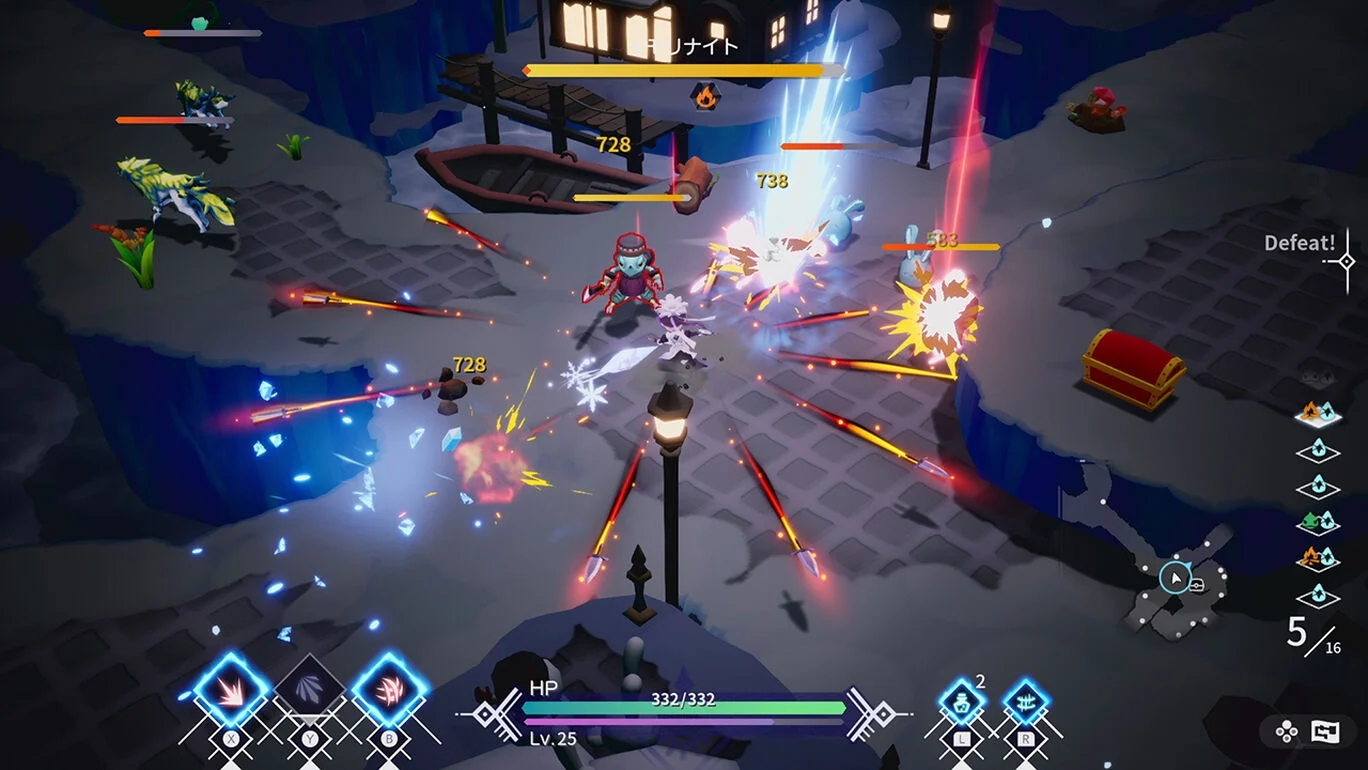Click the Defeat! objective tracker
The image size is (1368, 770).
click(1300, 243)
